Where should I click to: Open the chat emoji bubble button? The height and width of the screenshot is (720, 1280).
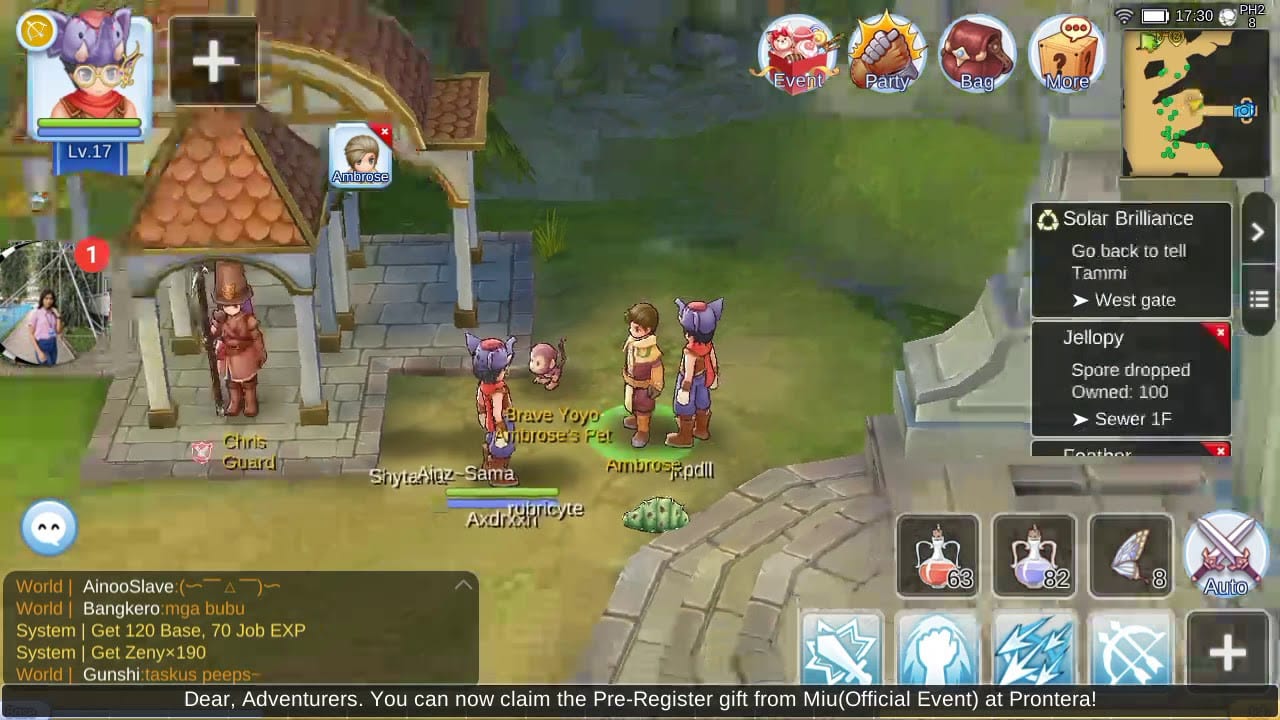pyautogui.click(x=49, y=527)
